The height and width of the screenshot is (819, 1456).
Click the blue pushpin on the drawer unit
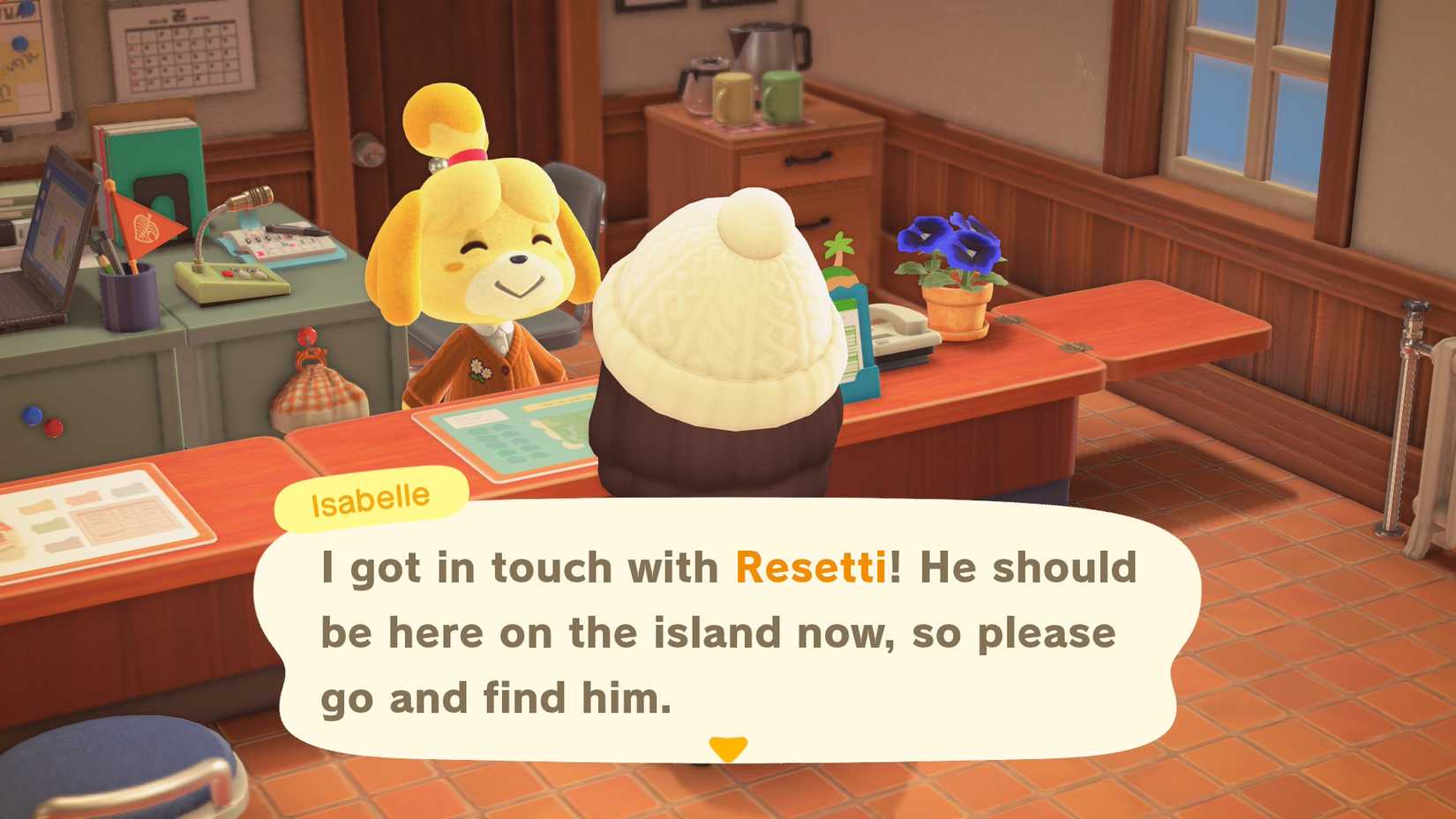point(31,415)
